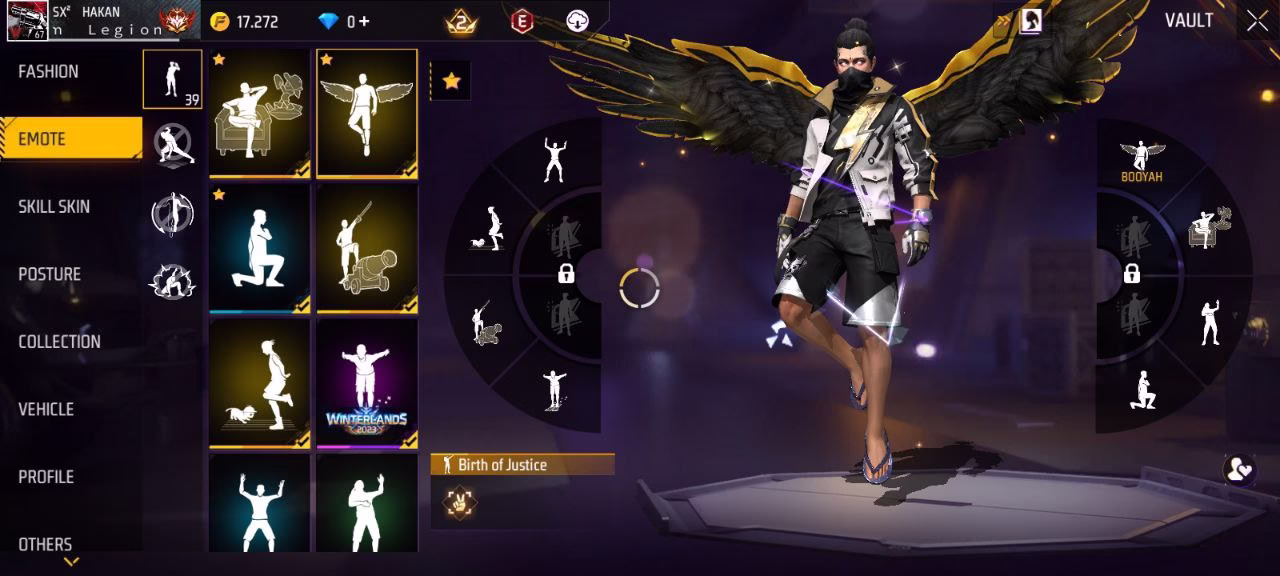Open the Posture section

click(50, 274)
